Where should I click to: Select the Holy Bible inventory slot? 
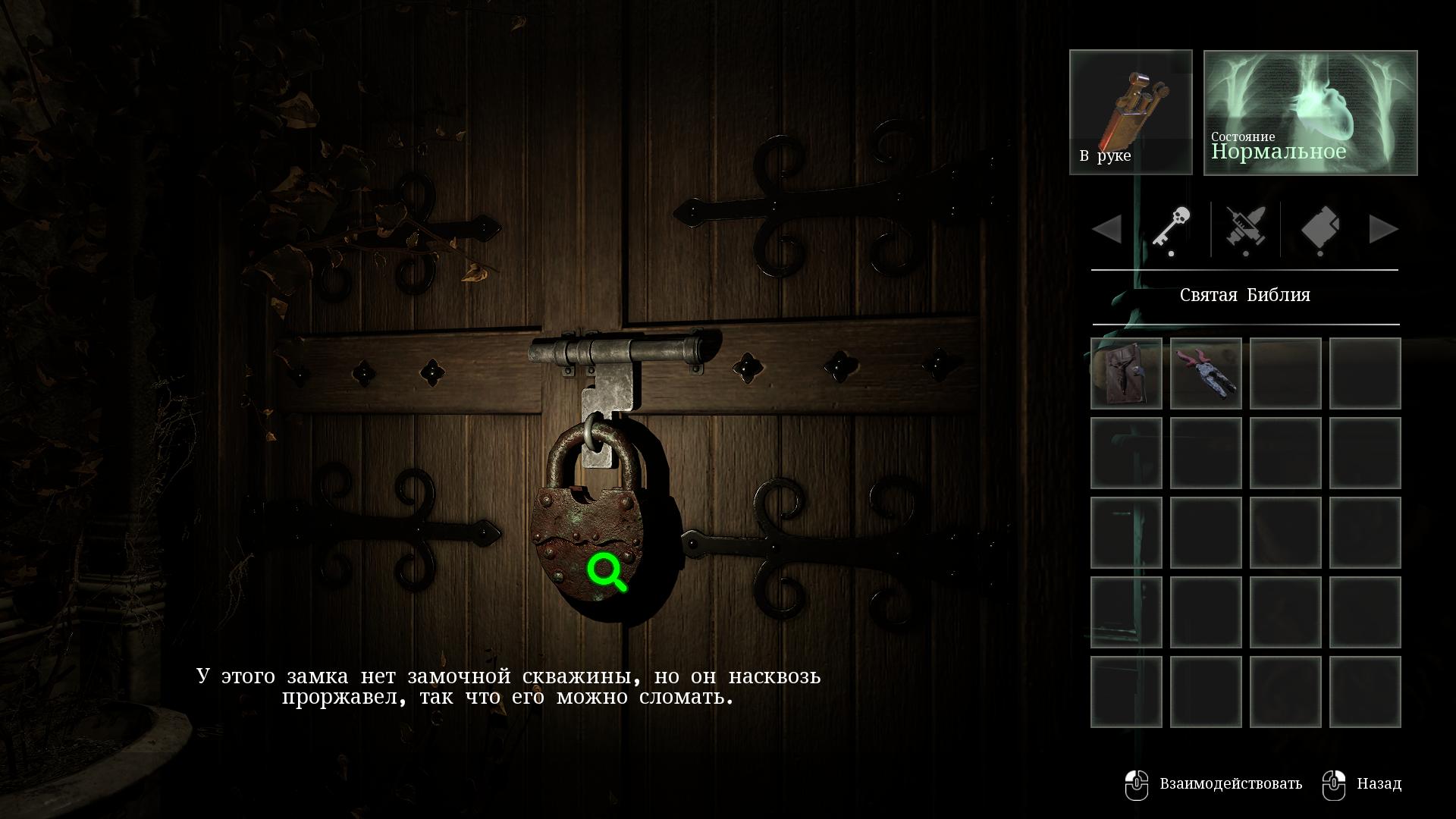tap(1126, 374)
